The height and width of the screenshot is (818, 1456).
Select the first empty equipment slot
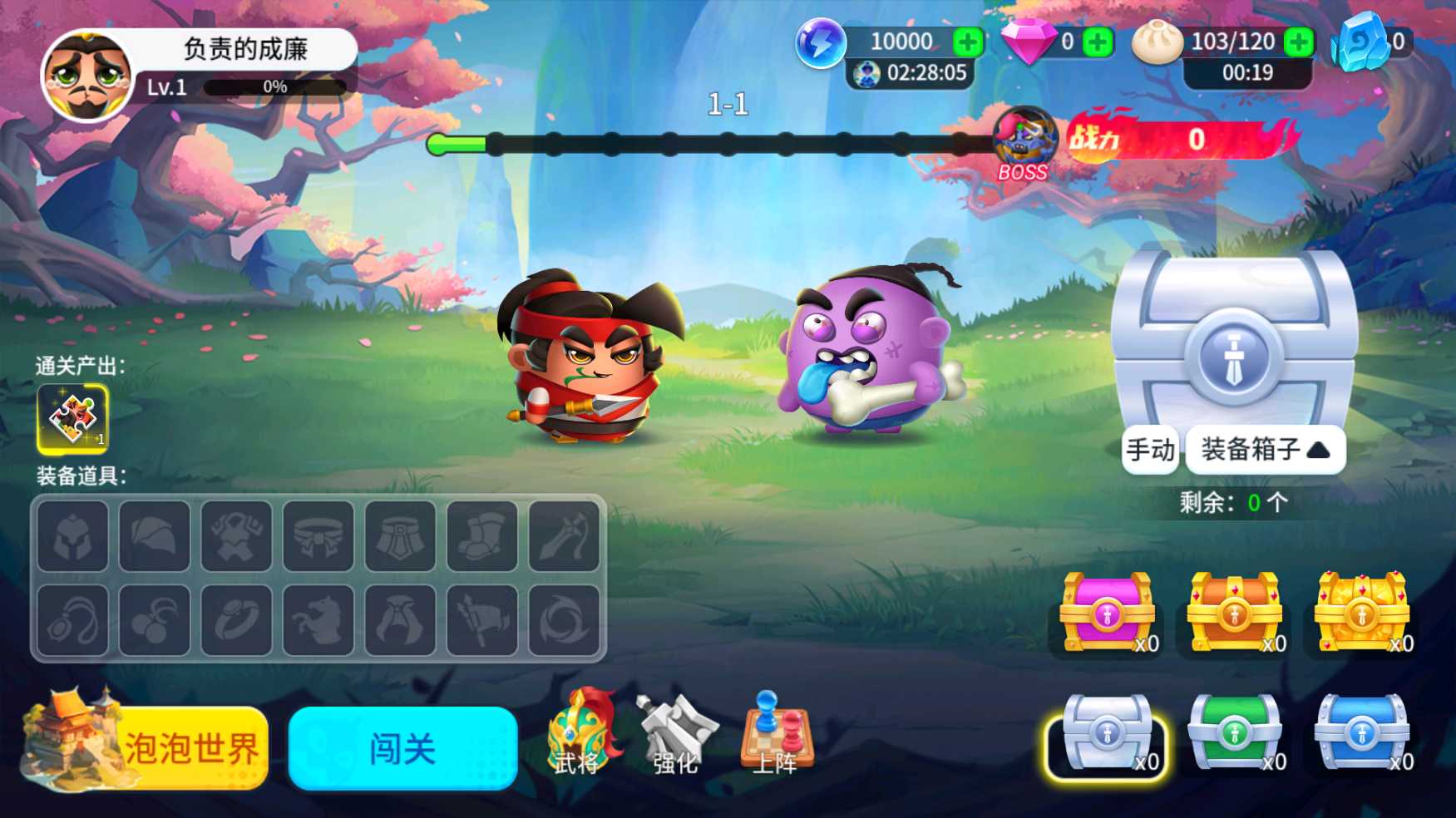(x=72, y=535)
